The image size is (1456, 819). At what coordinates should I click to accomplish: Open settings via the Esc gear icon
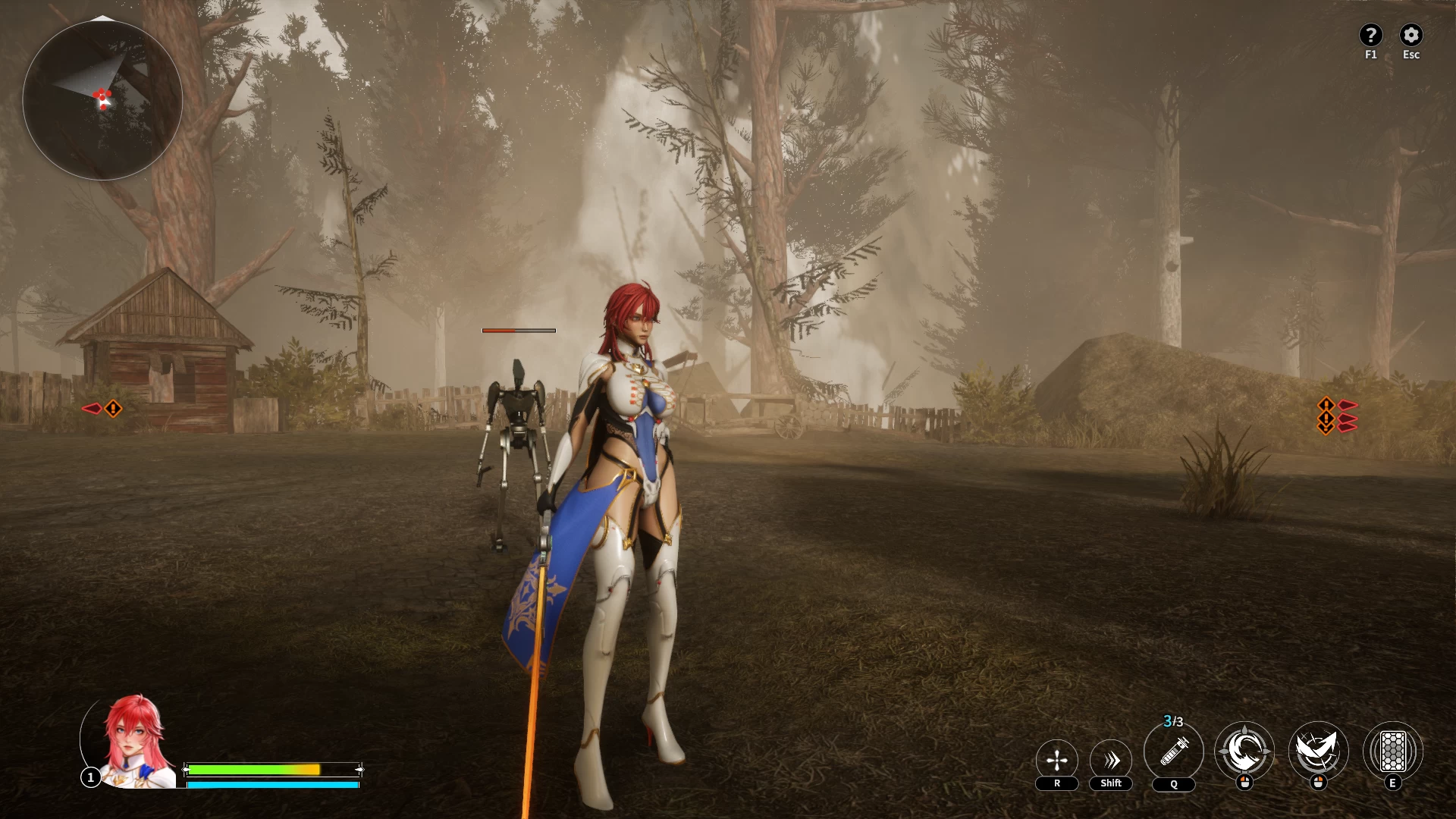tap(1411, 34)
